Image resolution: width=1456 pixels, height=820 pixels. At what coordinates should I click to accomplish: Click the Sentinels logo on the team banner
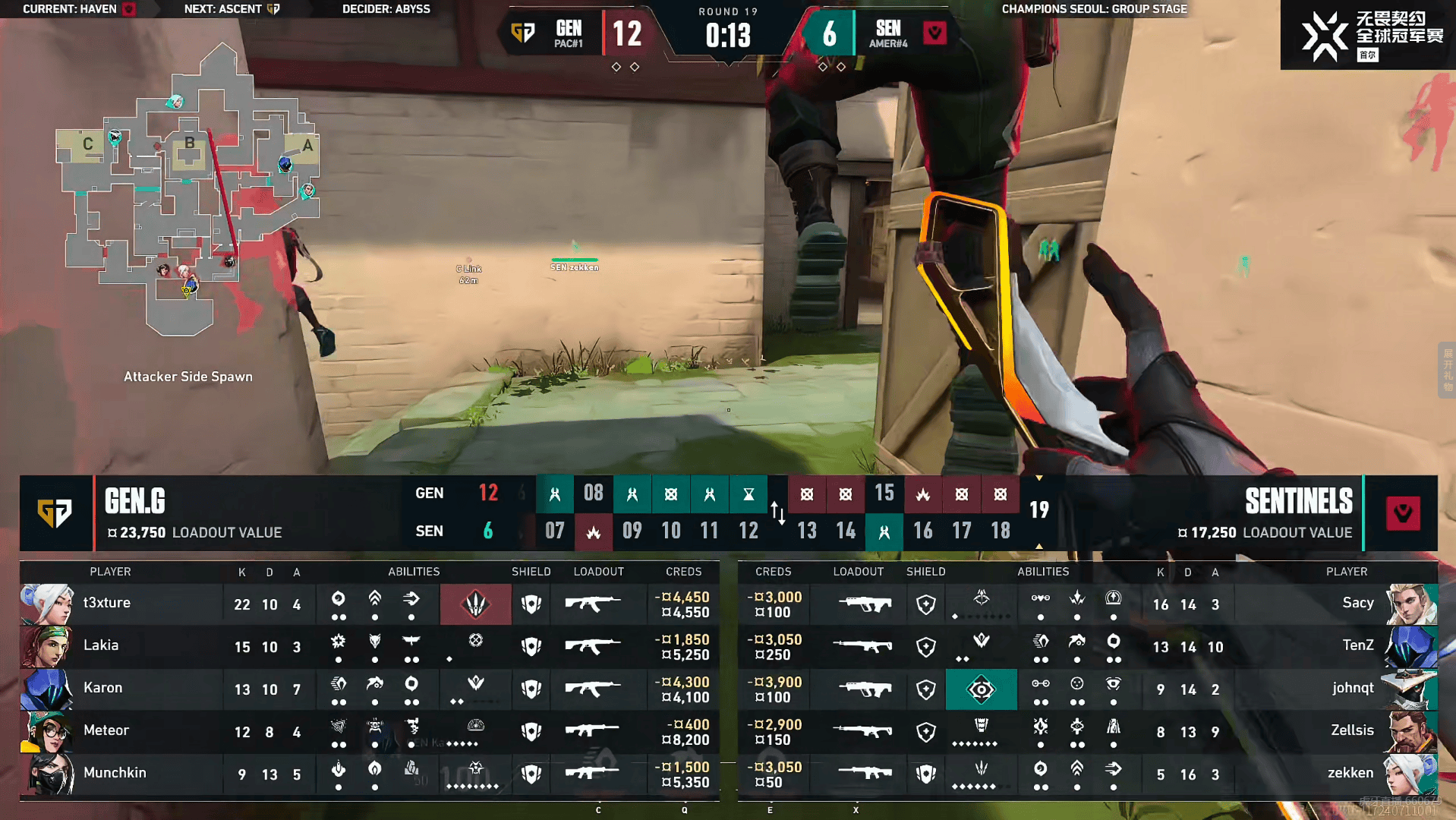point(1402,513)
